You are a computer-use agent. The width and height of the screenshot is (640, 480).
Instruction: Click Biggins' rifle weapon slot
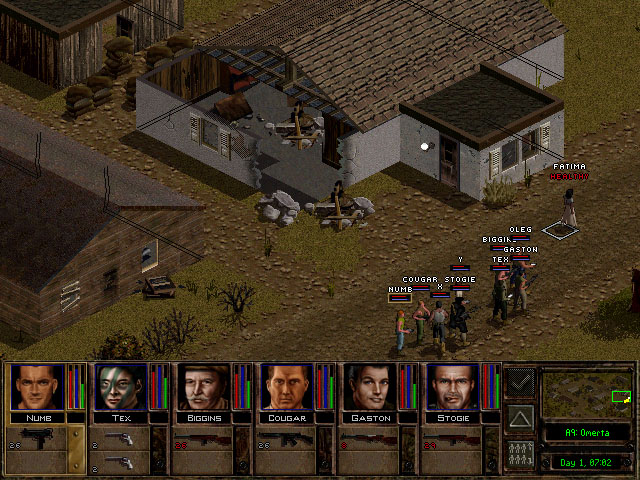coord(204,439)
